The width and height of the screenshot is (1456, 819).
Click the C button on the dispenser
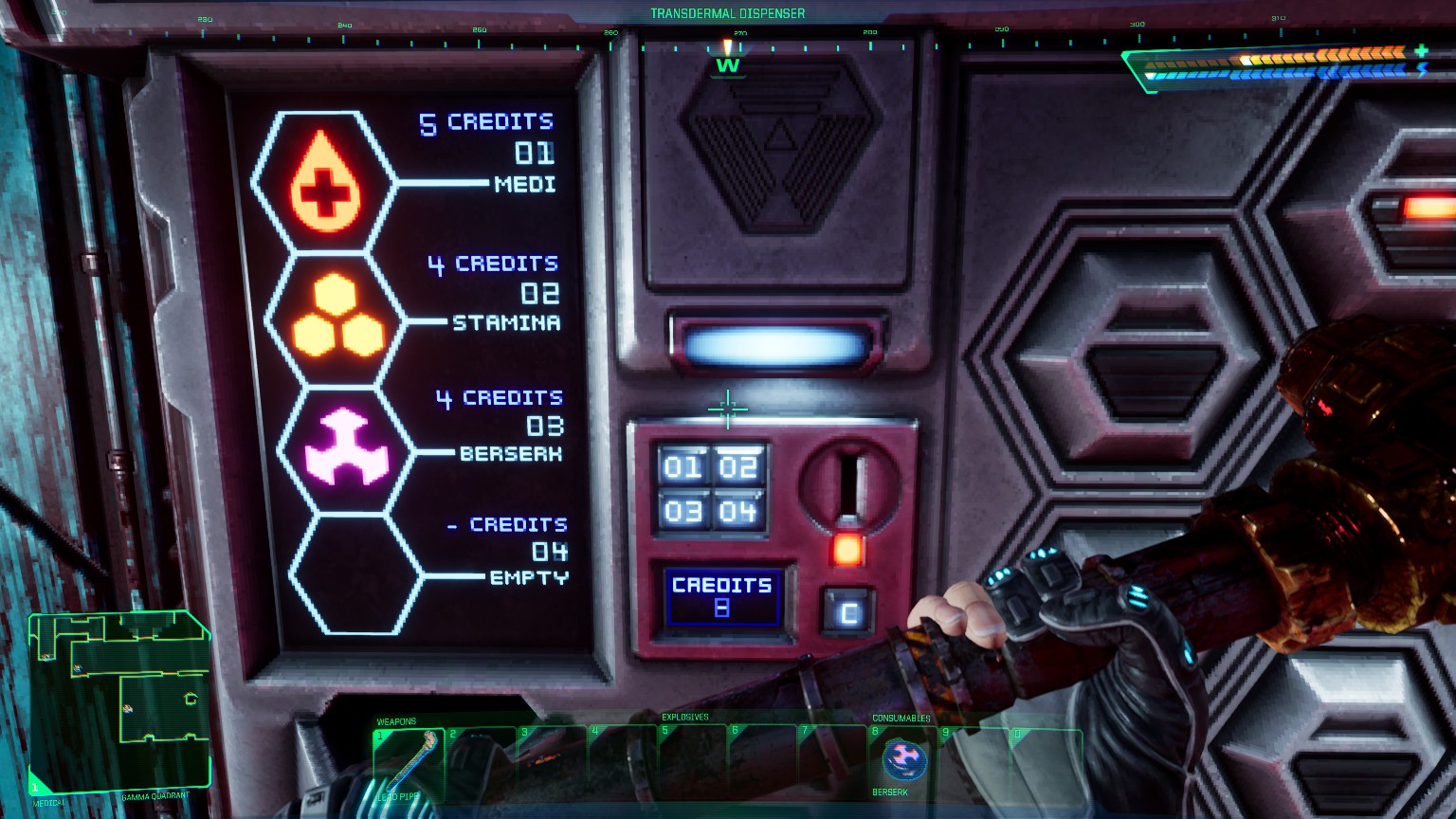(x=847, y=612)
